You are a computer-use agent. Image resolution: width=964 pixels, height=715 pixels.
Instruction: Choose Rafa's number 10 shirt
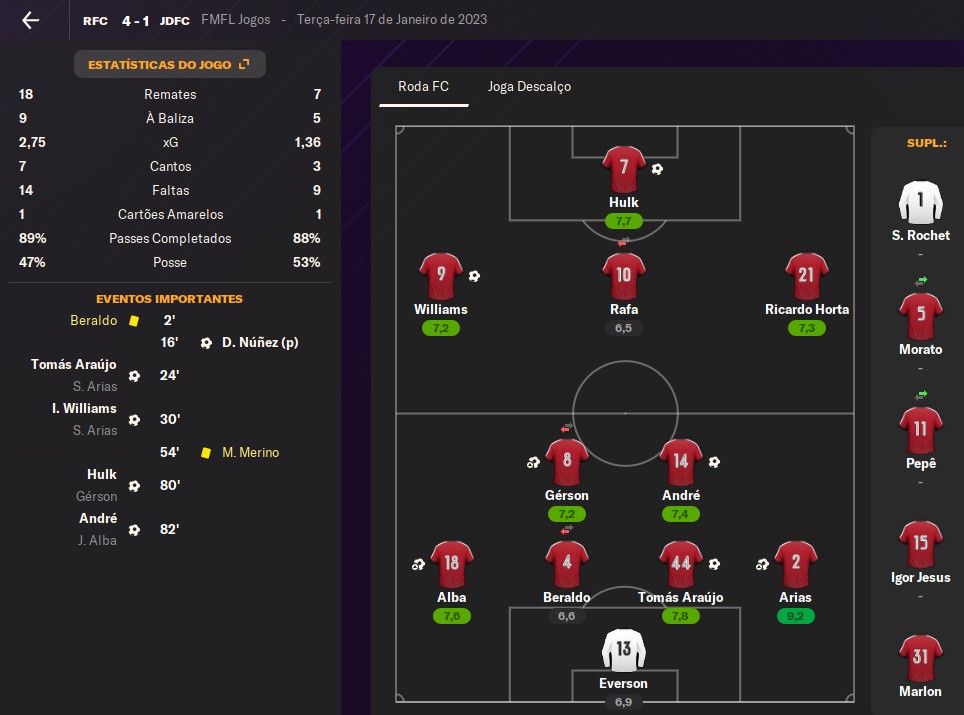point(624,276)
